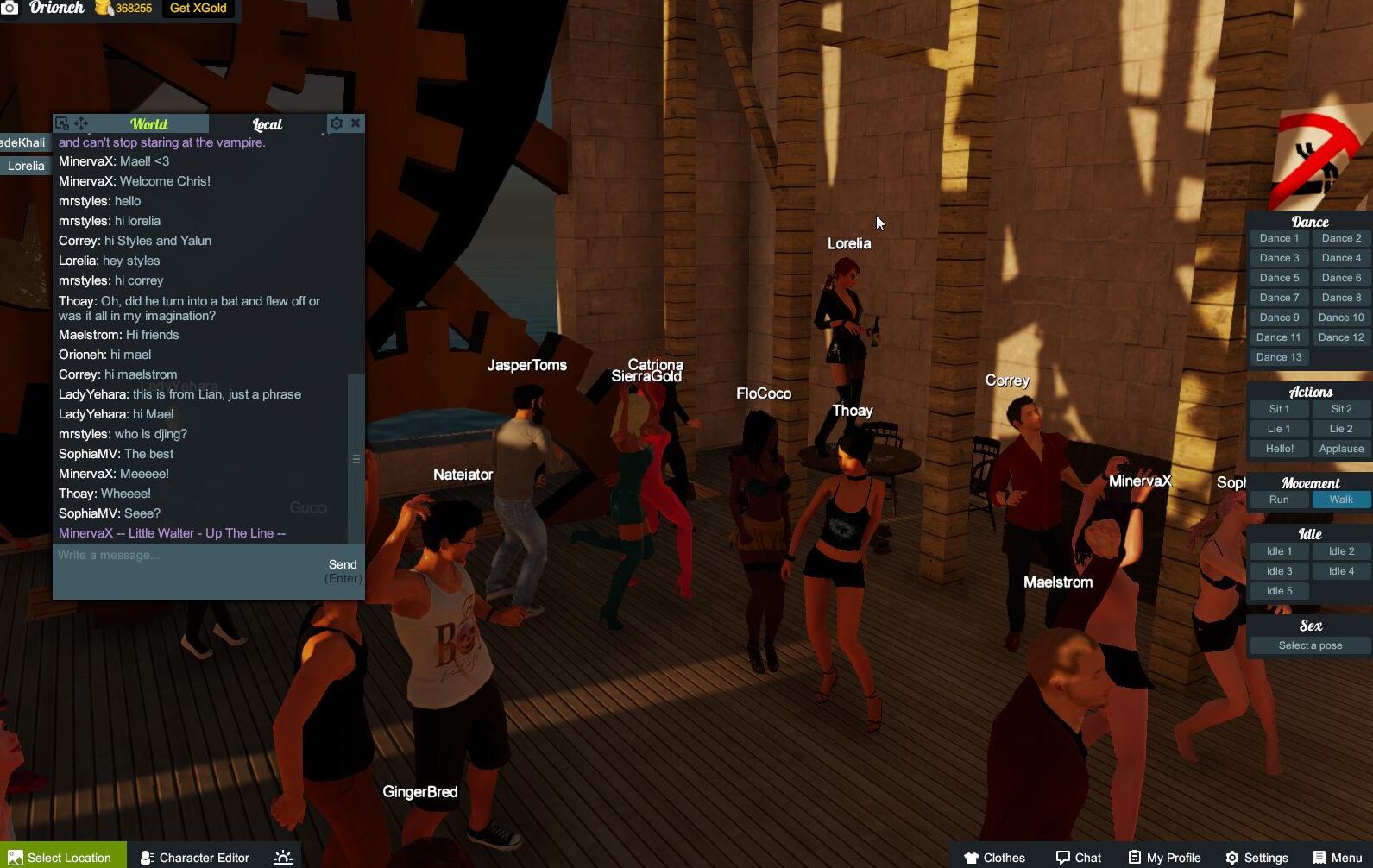The width and height of the screenshot is (1373, 868).
Task: Keep Walk movement enabled
Action: click(1340, 499)
